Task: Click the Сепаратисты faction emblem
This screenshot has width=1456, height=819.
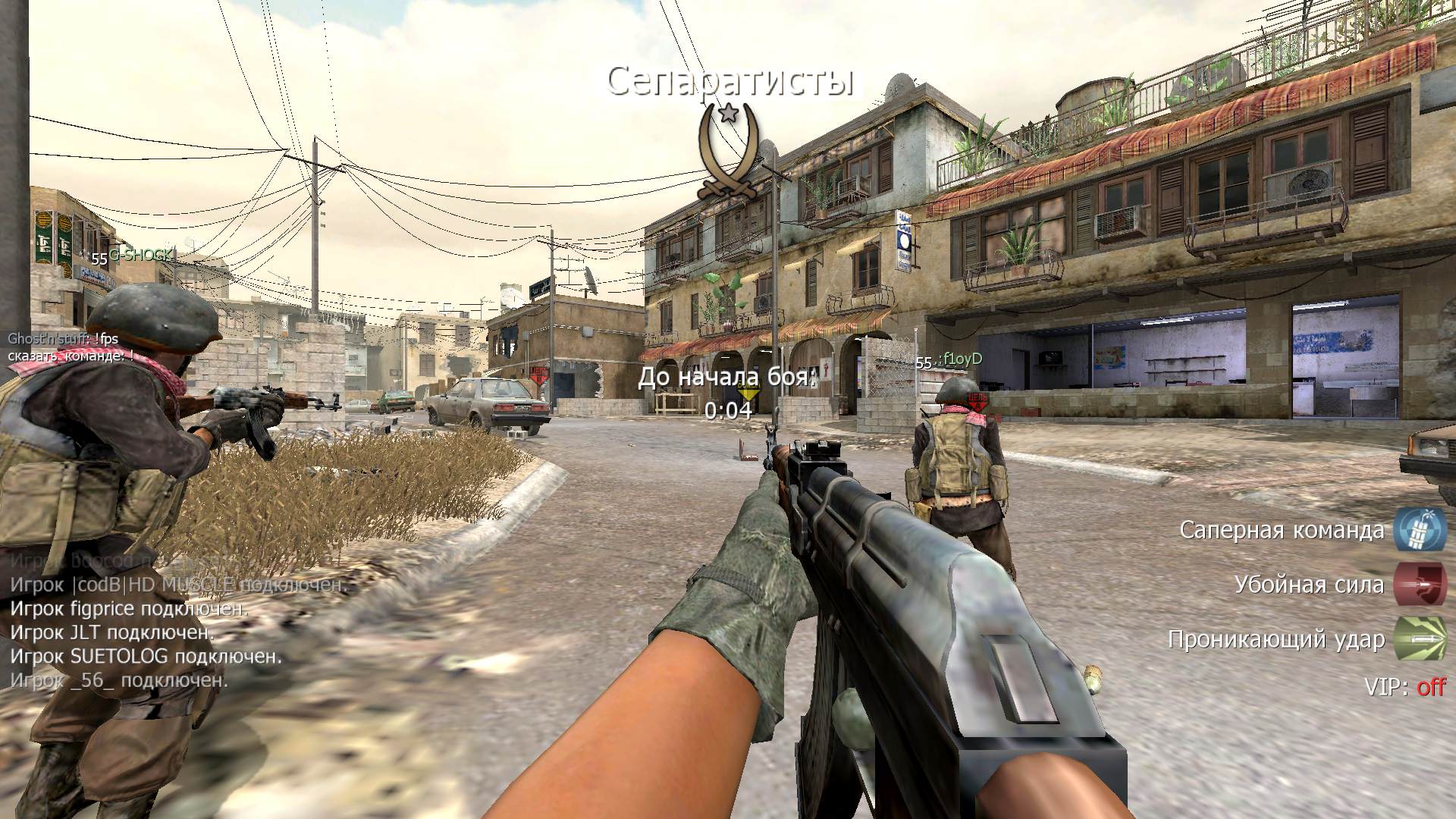Action: 728,152
